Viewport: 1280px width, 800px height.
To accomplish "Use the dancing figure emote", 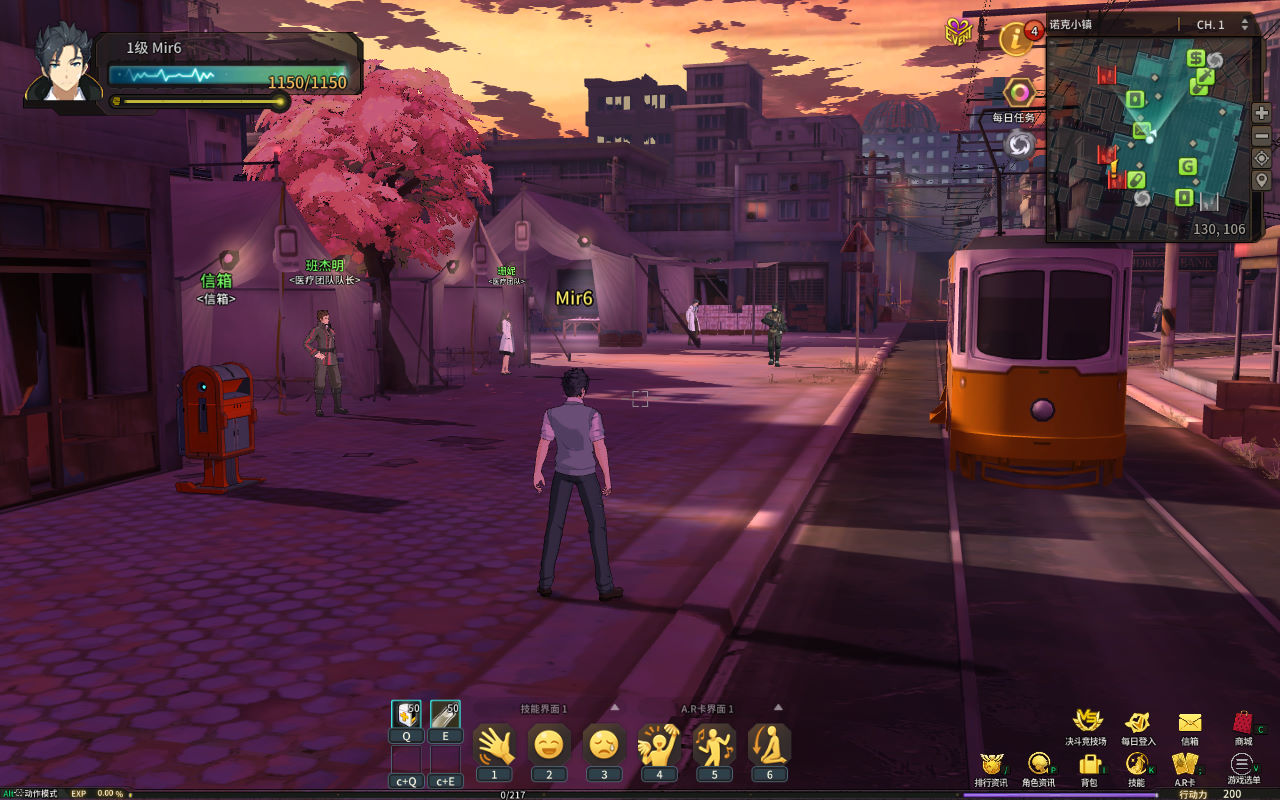I will click(x=714, y=745).
